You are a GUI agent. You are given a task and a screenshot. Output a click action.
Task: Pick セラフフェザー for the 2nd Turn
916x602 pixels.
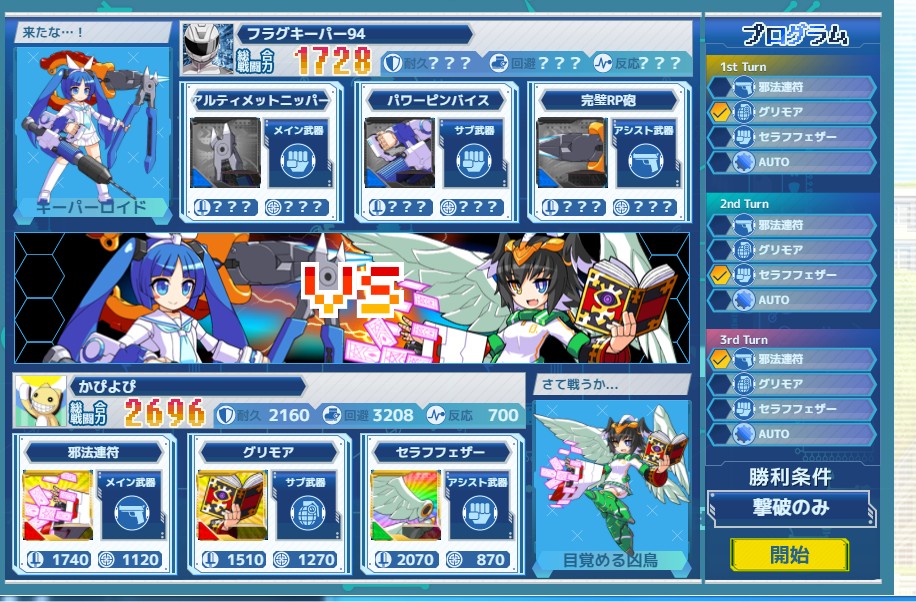pos(792,274)
